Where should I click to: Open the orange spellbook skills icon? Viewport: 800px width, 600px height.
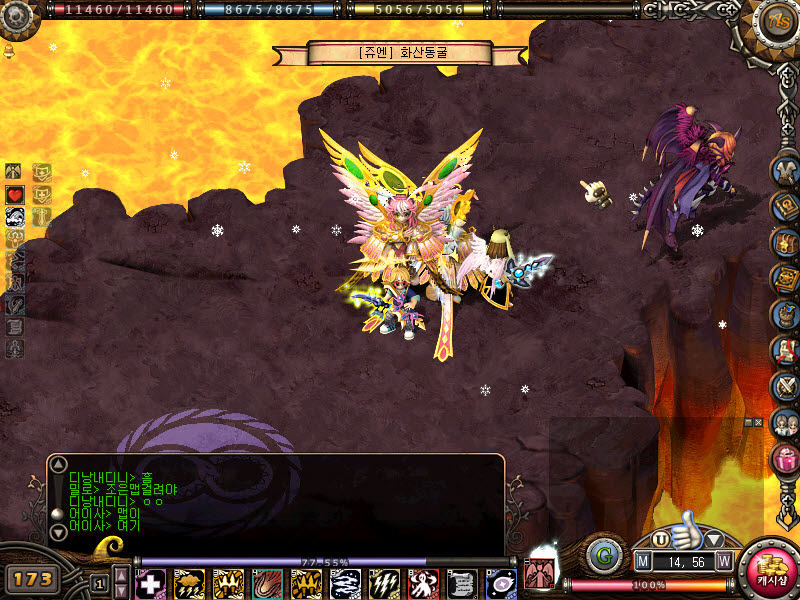785,277
